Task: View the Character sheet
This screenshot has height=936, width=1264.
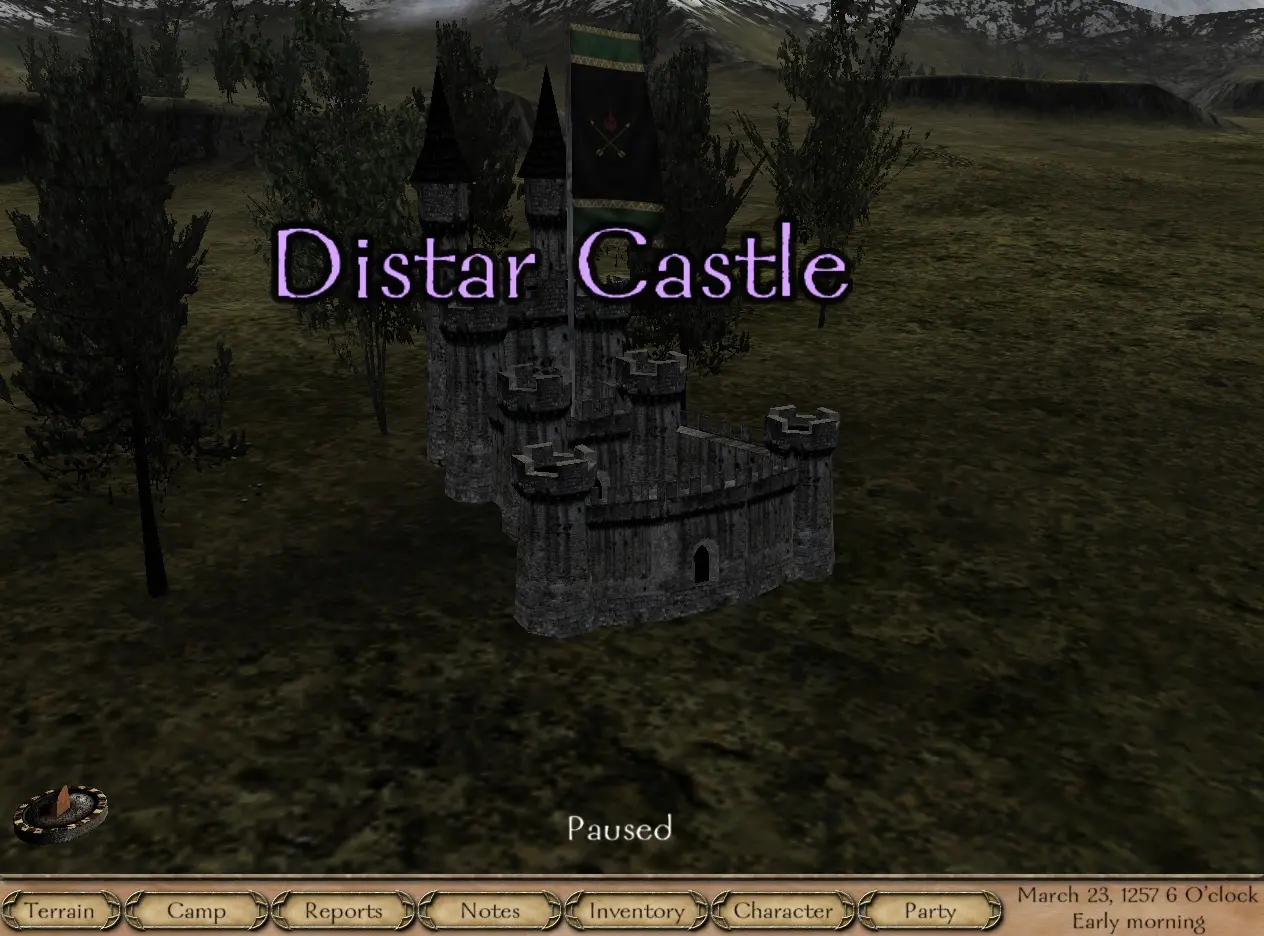Action: coord(783,911)
